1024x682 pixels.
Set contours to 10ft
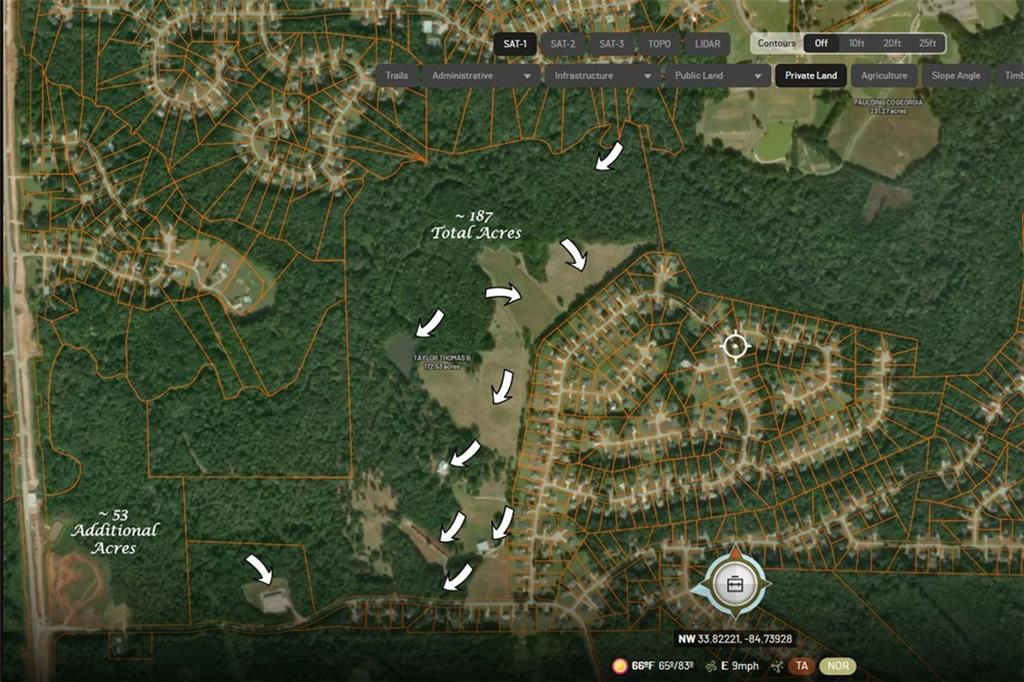[x=856, y=44]
